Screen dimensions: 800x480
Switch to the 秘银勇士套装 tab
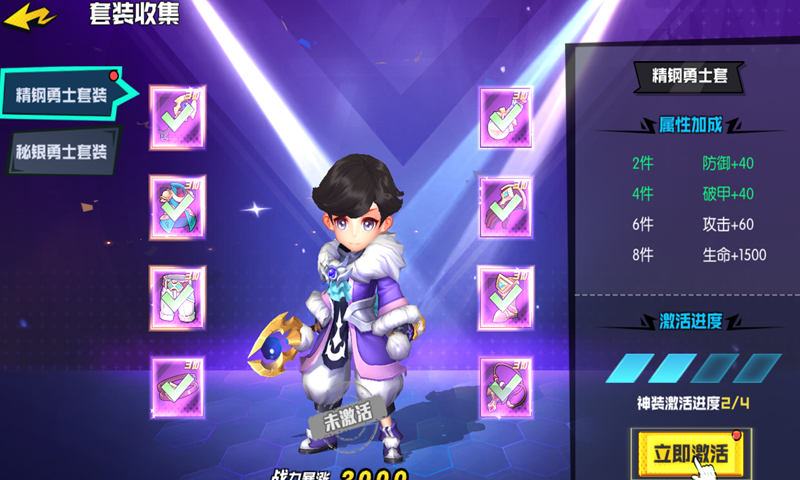click(x=62, y=152)
